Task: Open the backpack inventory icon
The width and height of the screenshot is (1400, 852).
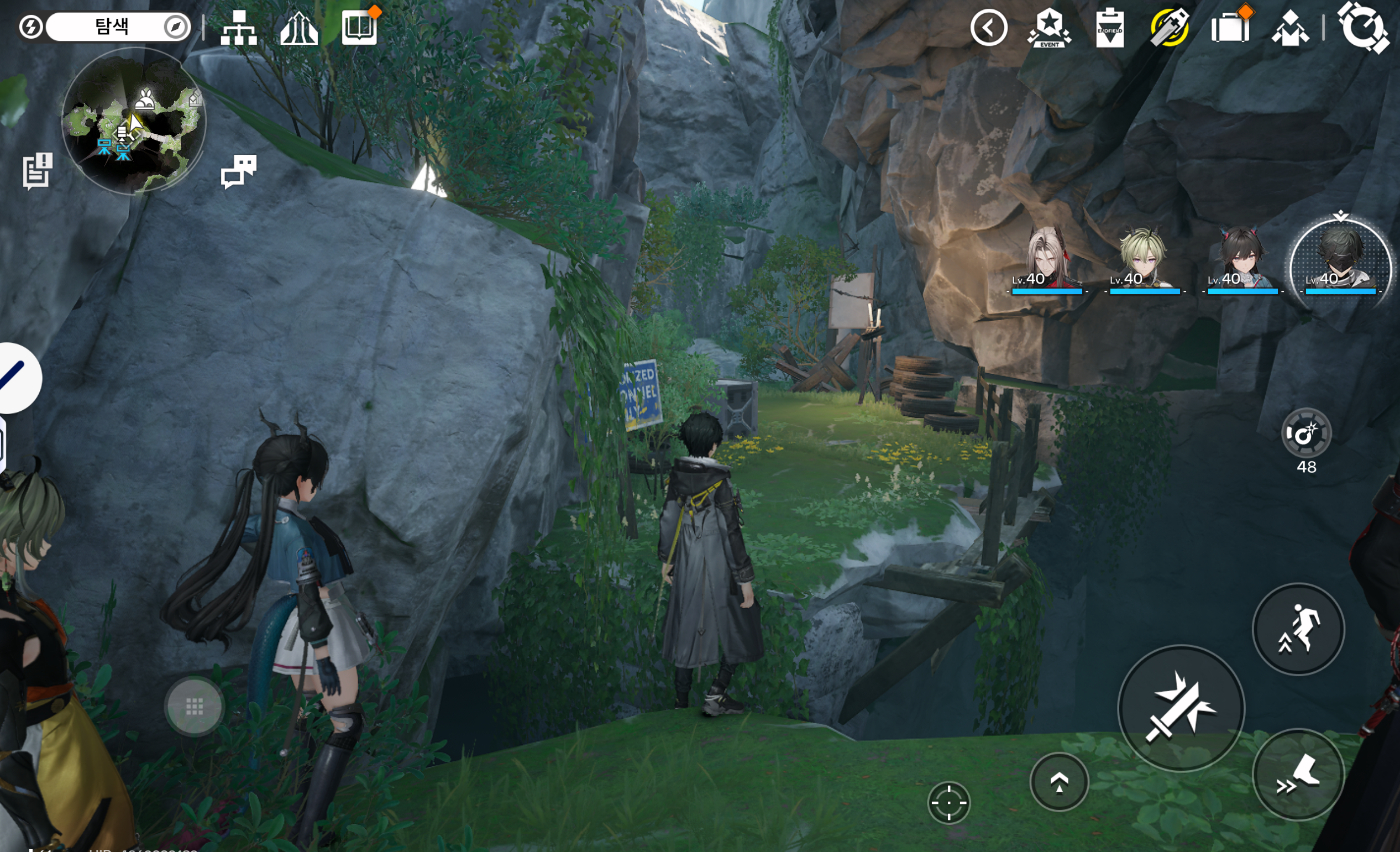Action: pos(1230,27)
